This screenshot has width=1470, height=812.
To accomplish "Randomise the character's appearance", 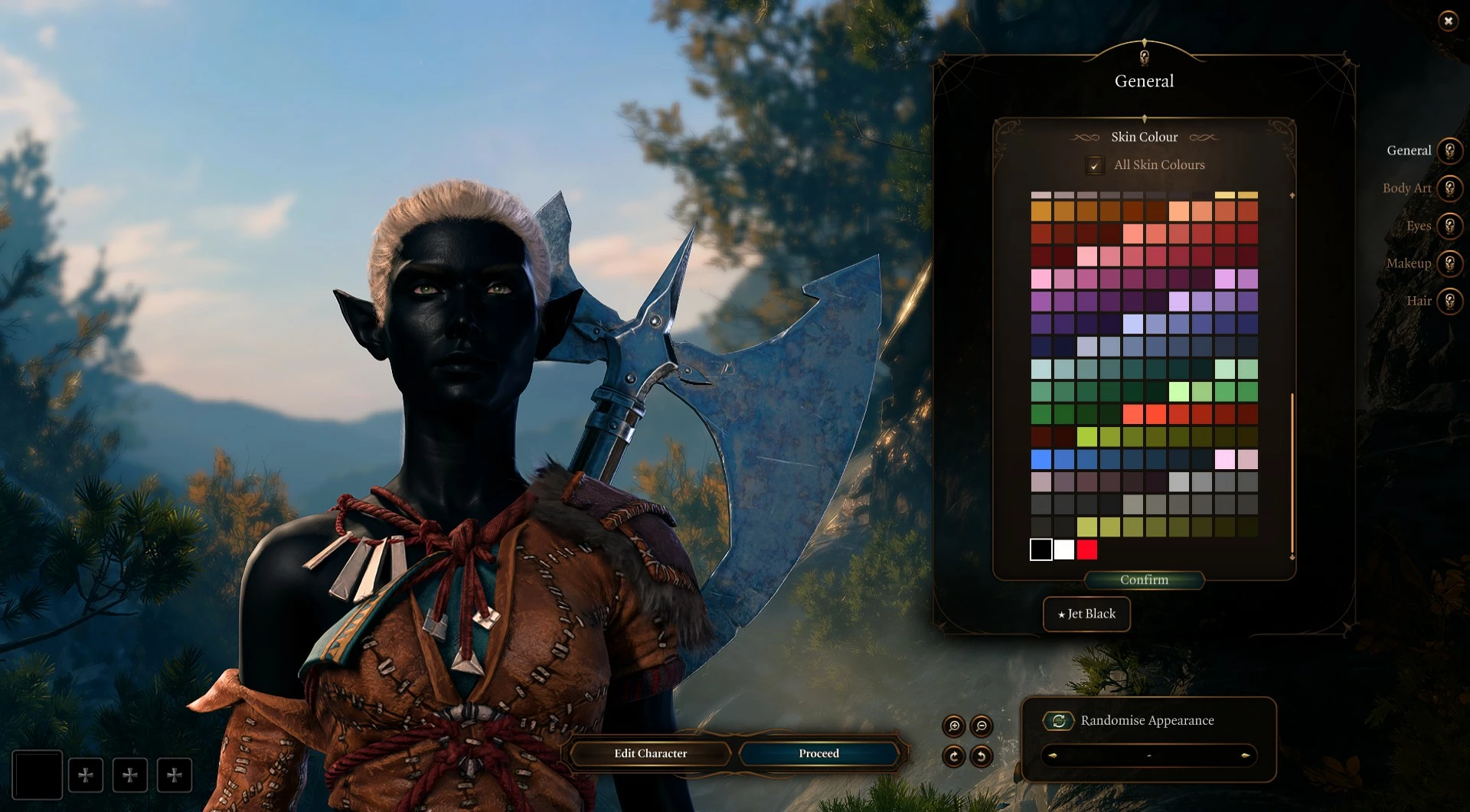I will pos(1058,721).
